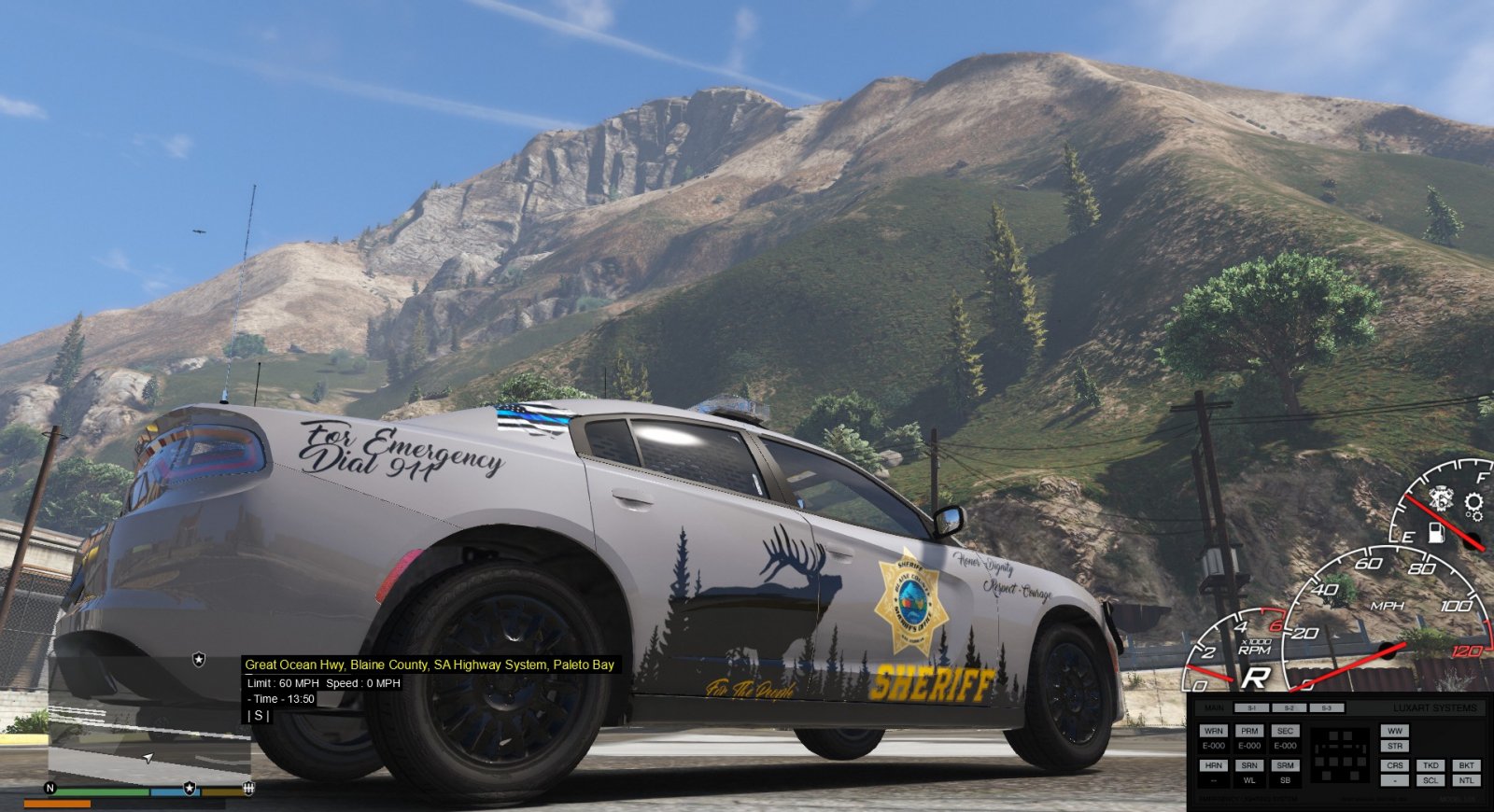Toggle the PRM primary lights button
The height and width of the screenshot is (812, 1494).
click(1249, 731)
